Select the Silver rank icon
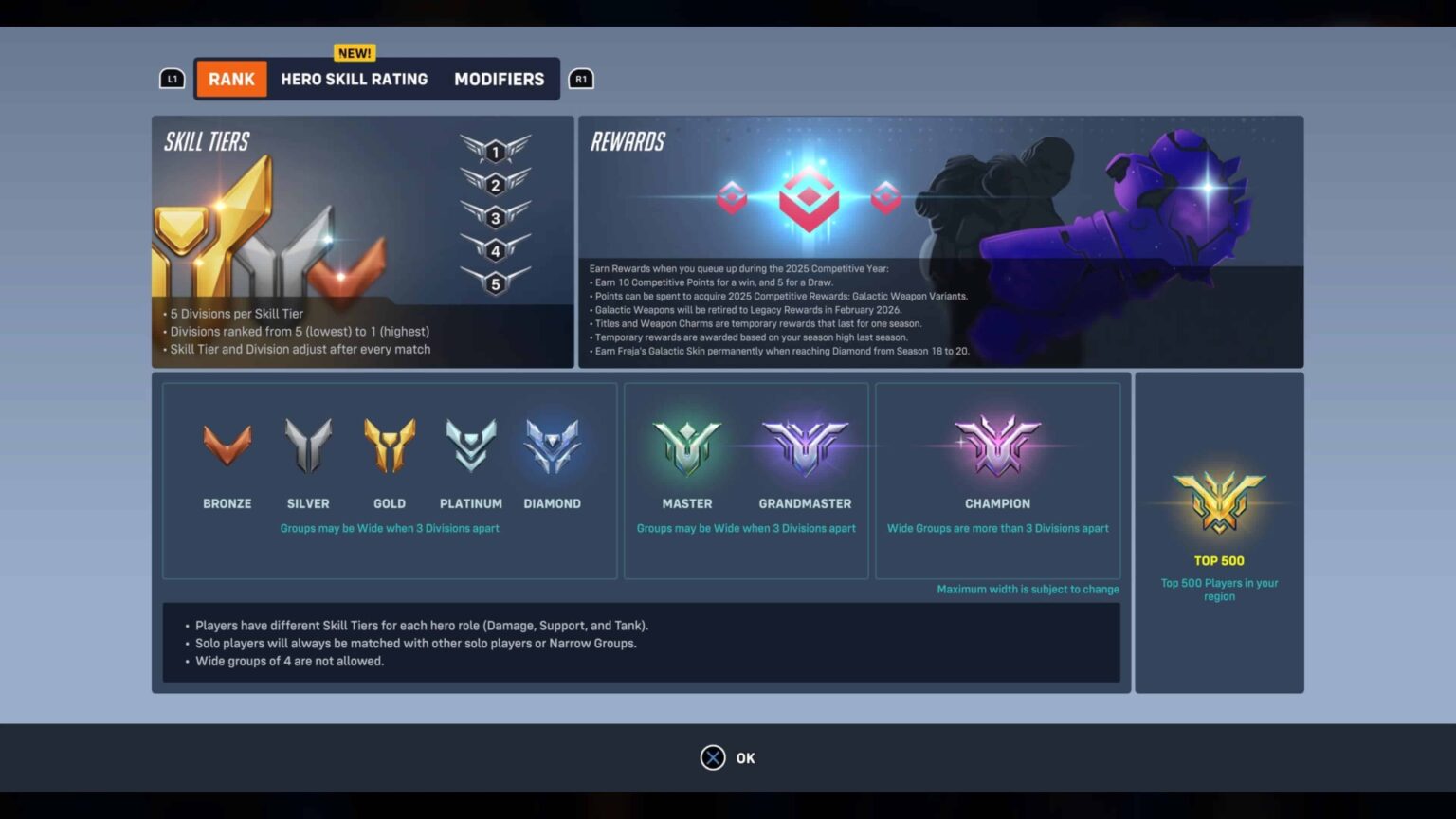The image size is (1456, 819). point(308,444)
